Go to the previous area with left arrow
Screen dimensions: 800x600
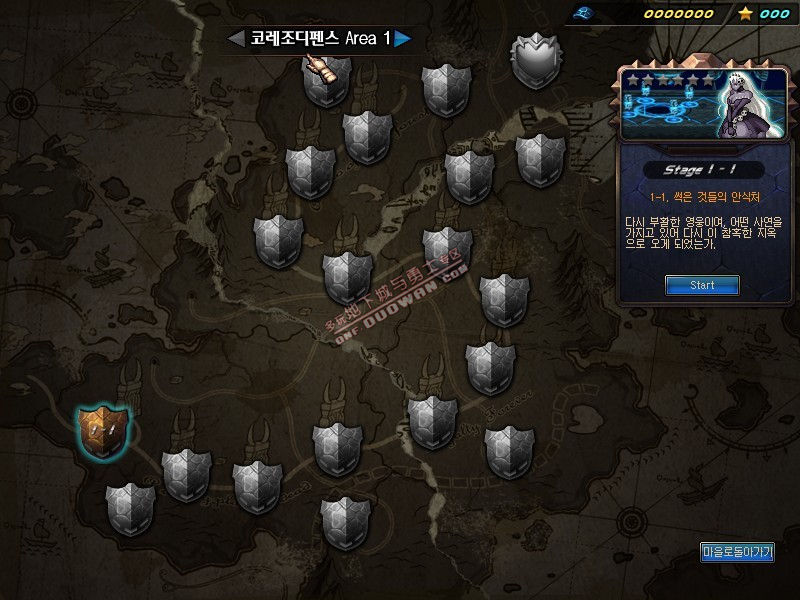click(x=236, y=39)
